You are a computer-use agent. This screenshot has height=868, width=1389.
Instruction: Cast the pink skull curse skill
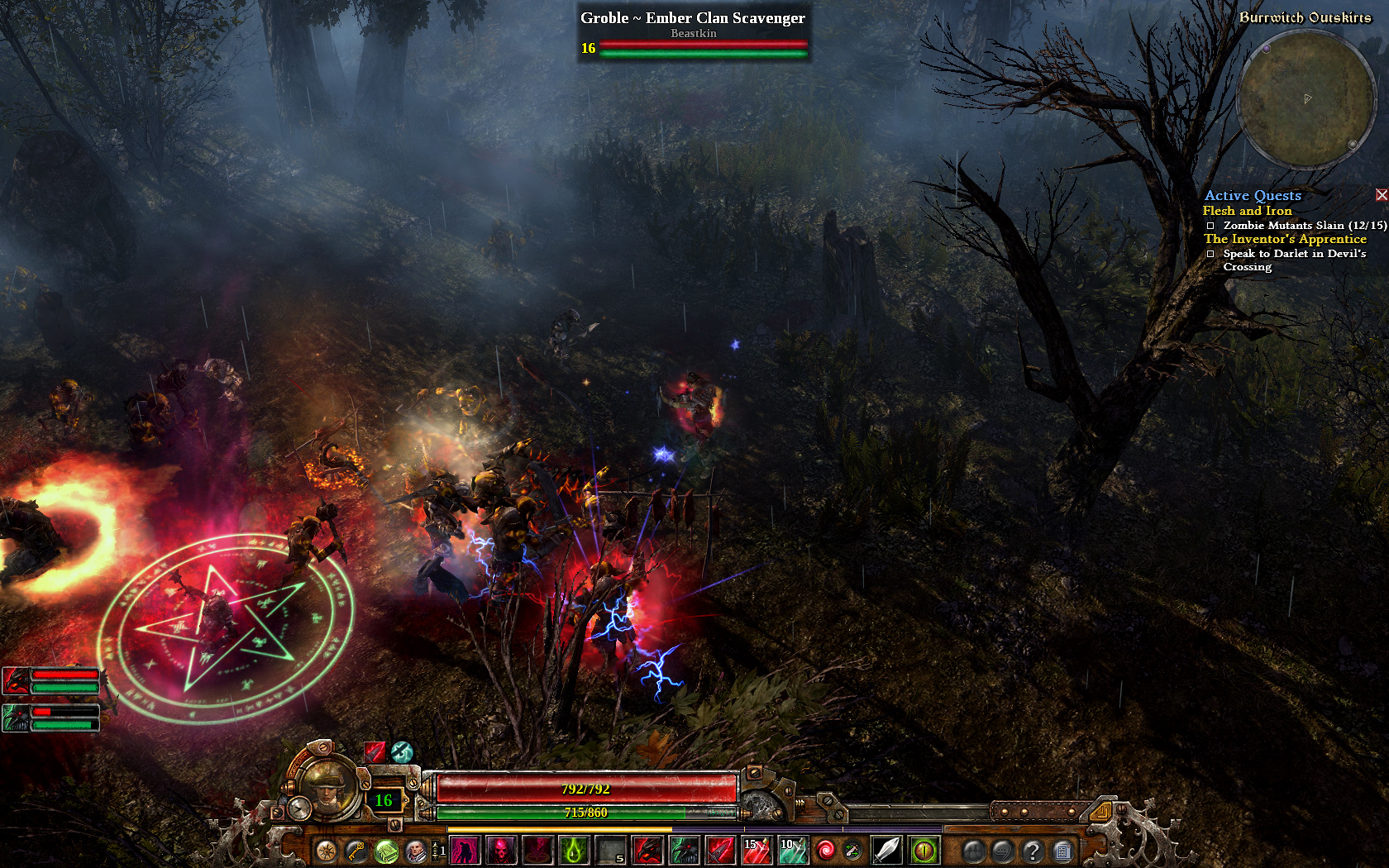[502, 850]
